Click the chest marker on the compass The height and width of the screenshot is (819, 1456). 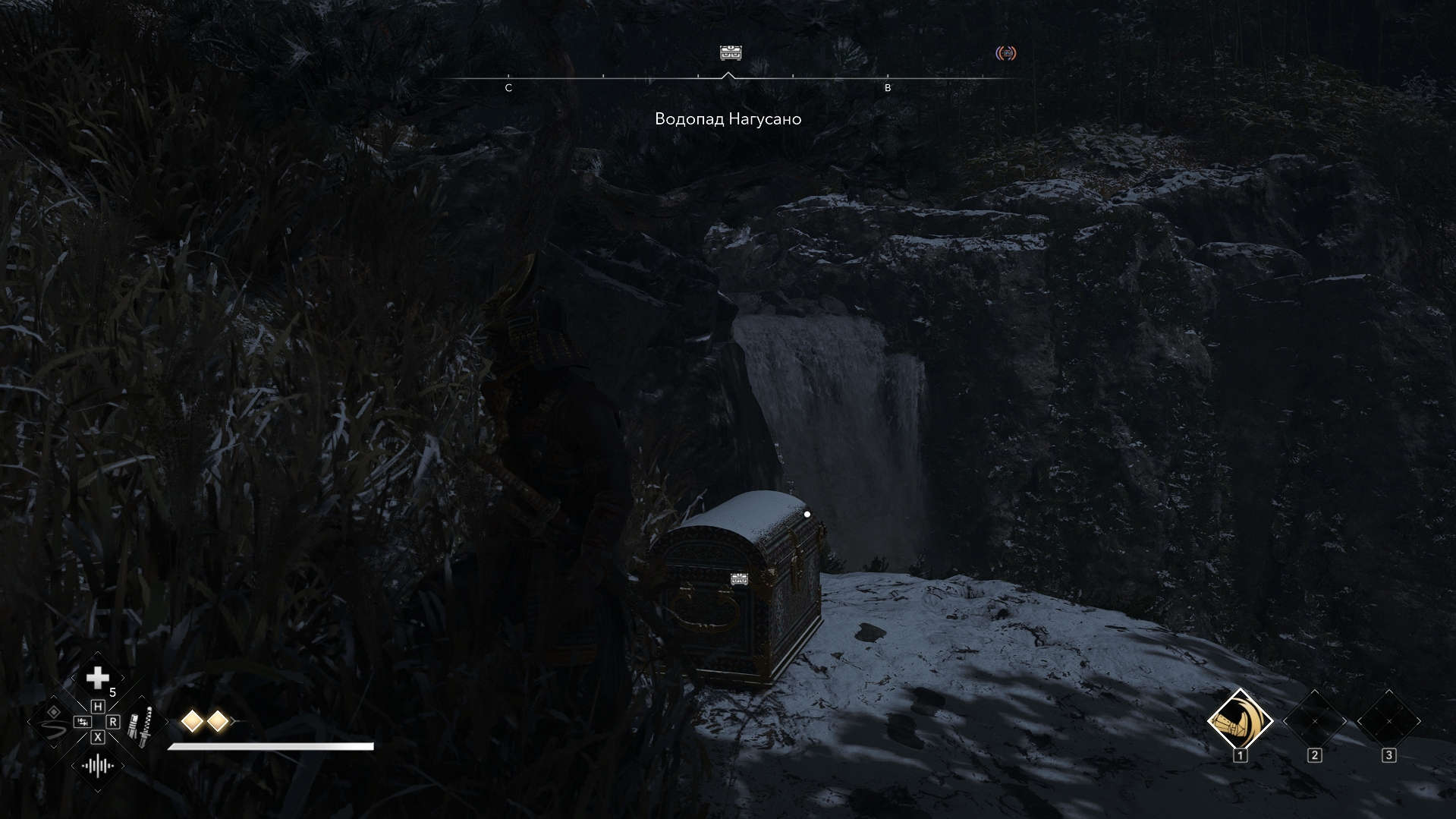(x=730, y=52)
